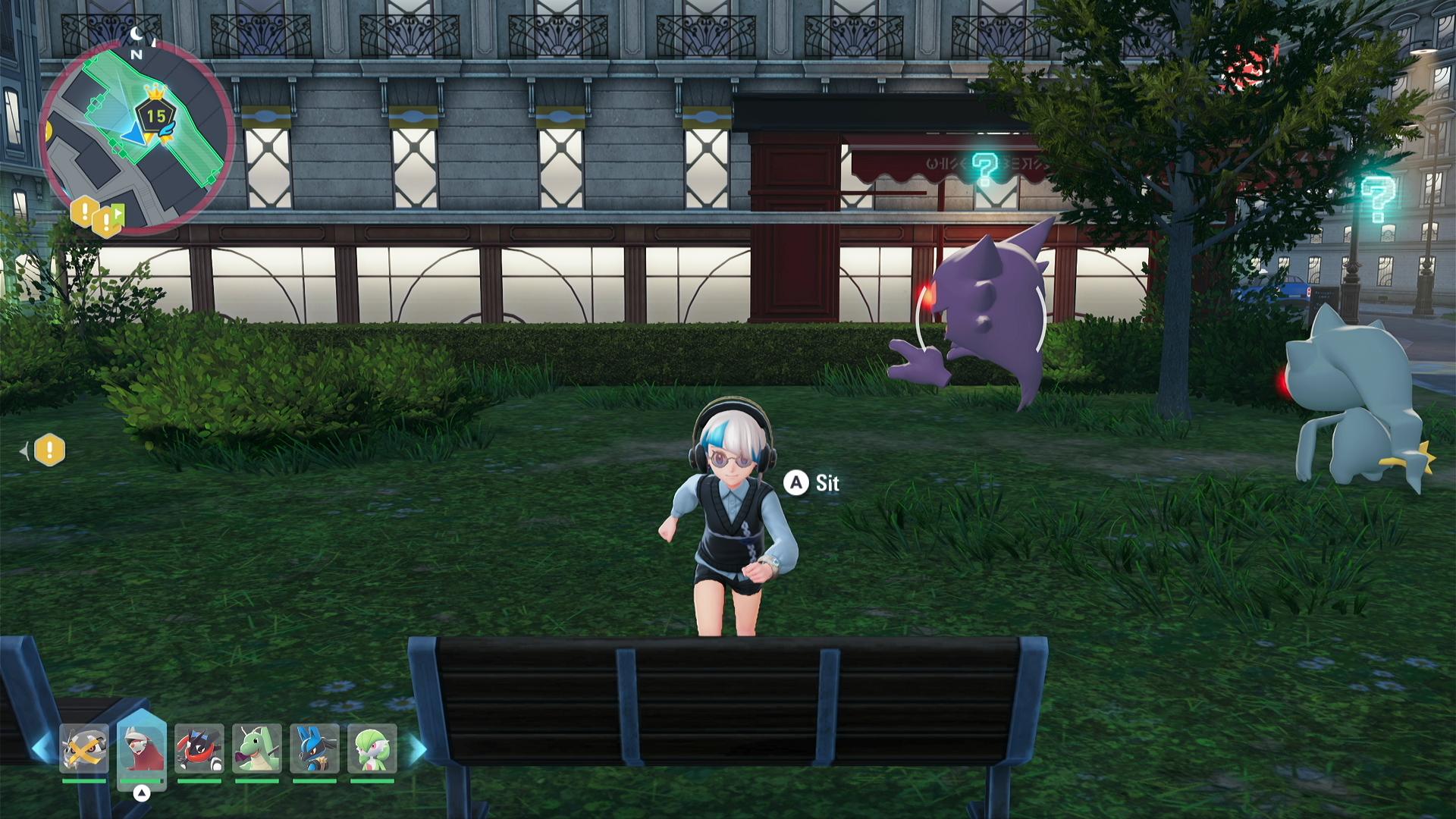
Task: Open the circular minimap
Action: pos(136,136)
